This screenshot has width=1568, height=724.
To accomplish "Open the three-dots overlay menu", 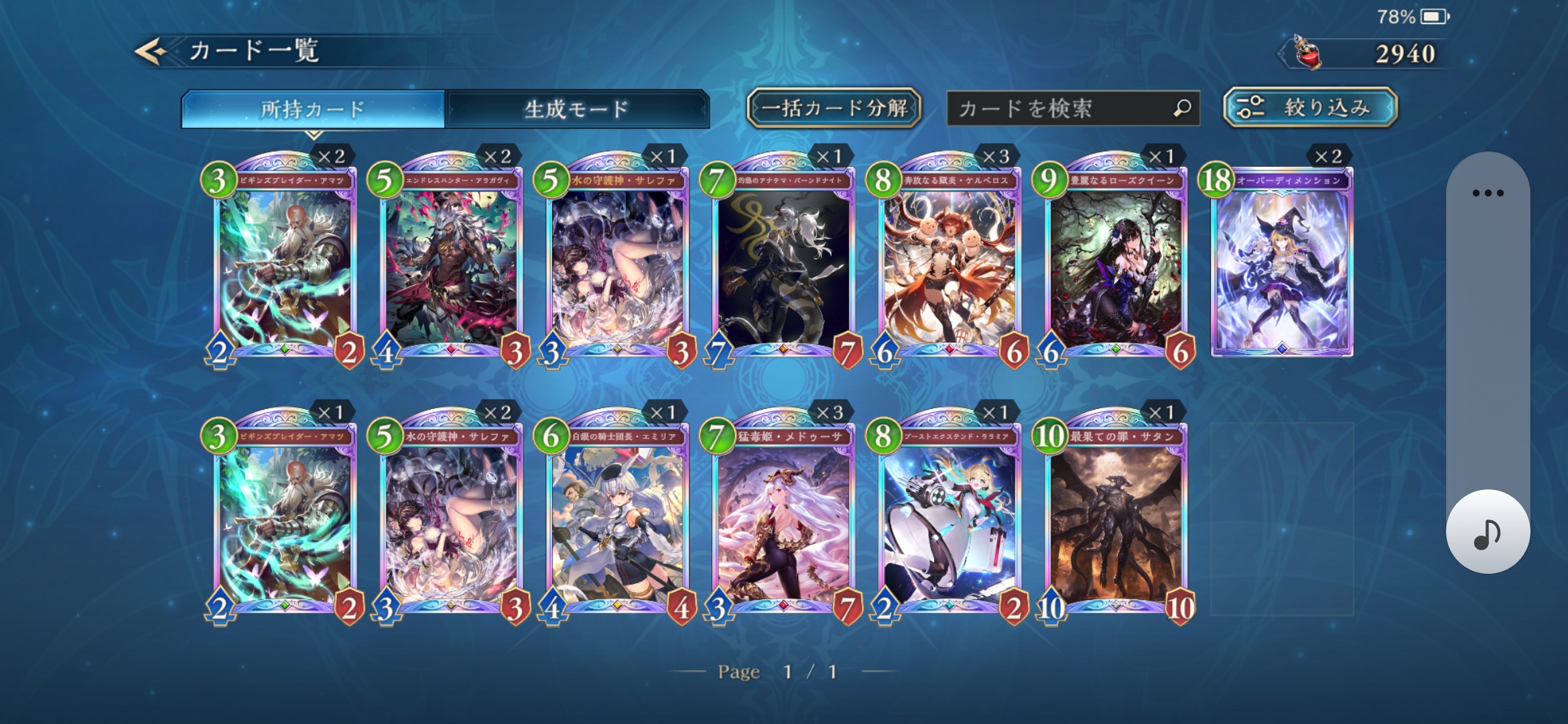I will pos(1488,193).
